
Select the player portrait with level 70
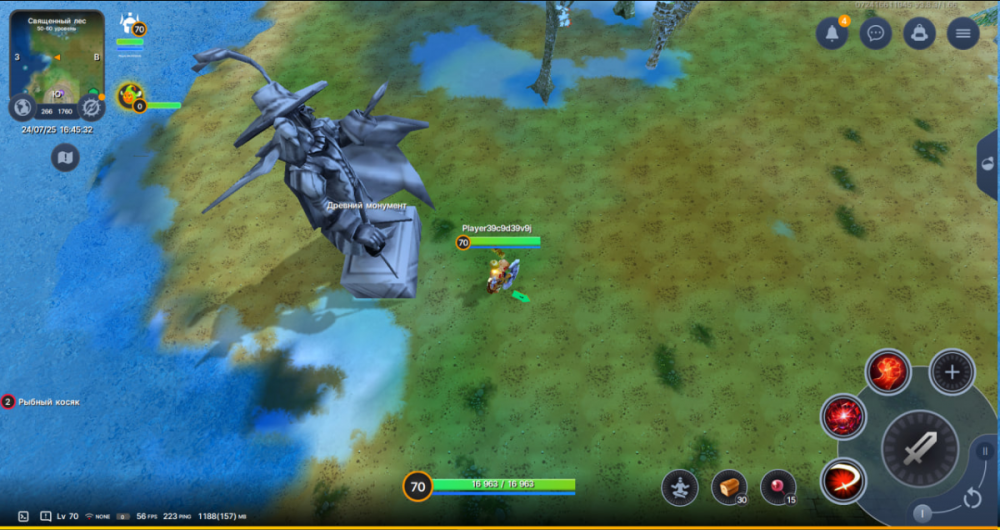tap(129, 24)
